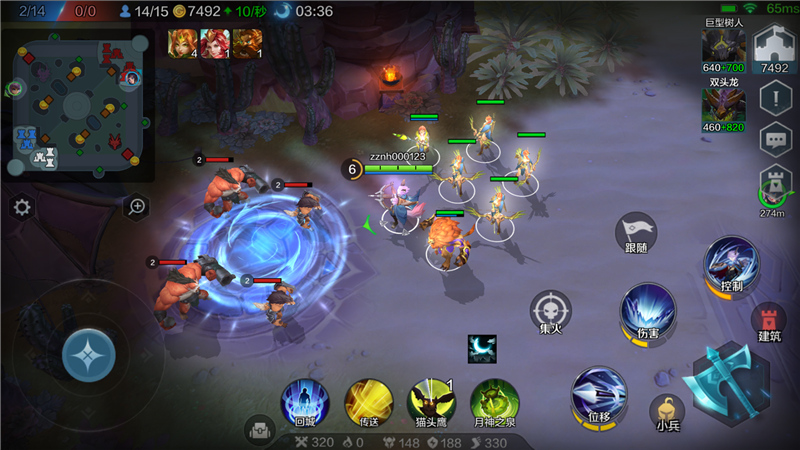
Task: Open the chat bubble button
Action: click(x=775, y=140)
